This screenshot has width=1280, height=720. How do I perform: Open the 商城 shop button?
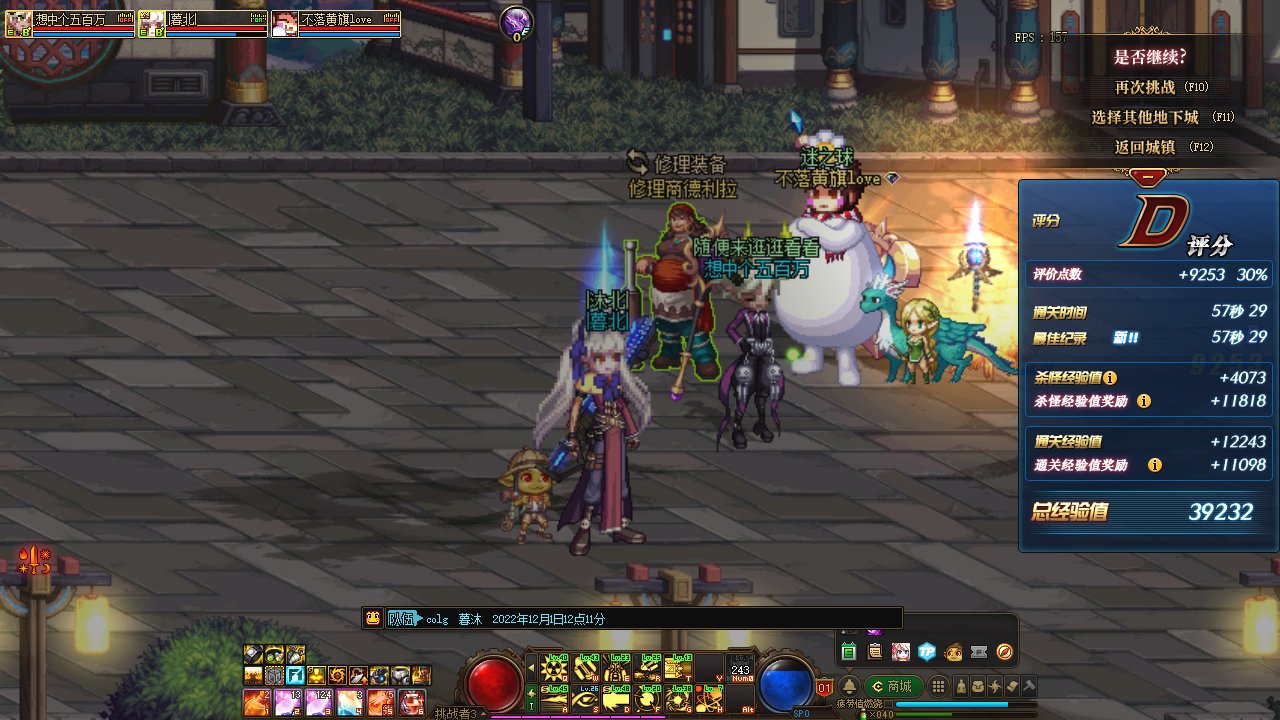coord(892,686)
